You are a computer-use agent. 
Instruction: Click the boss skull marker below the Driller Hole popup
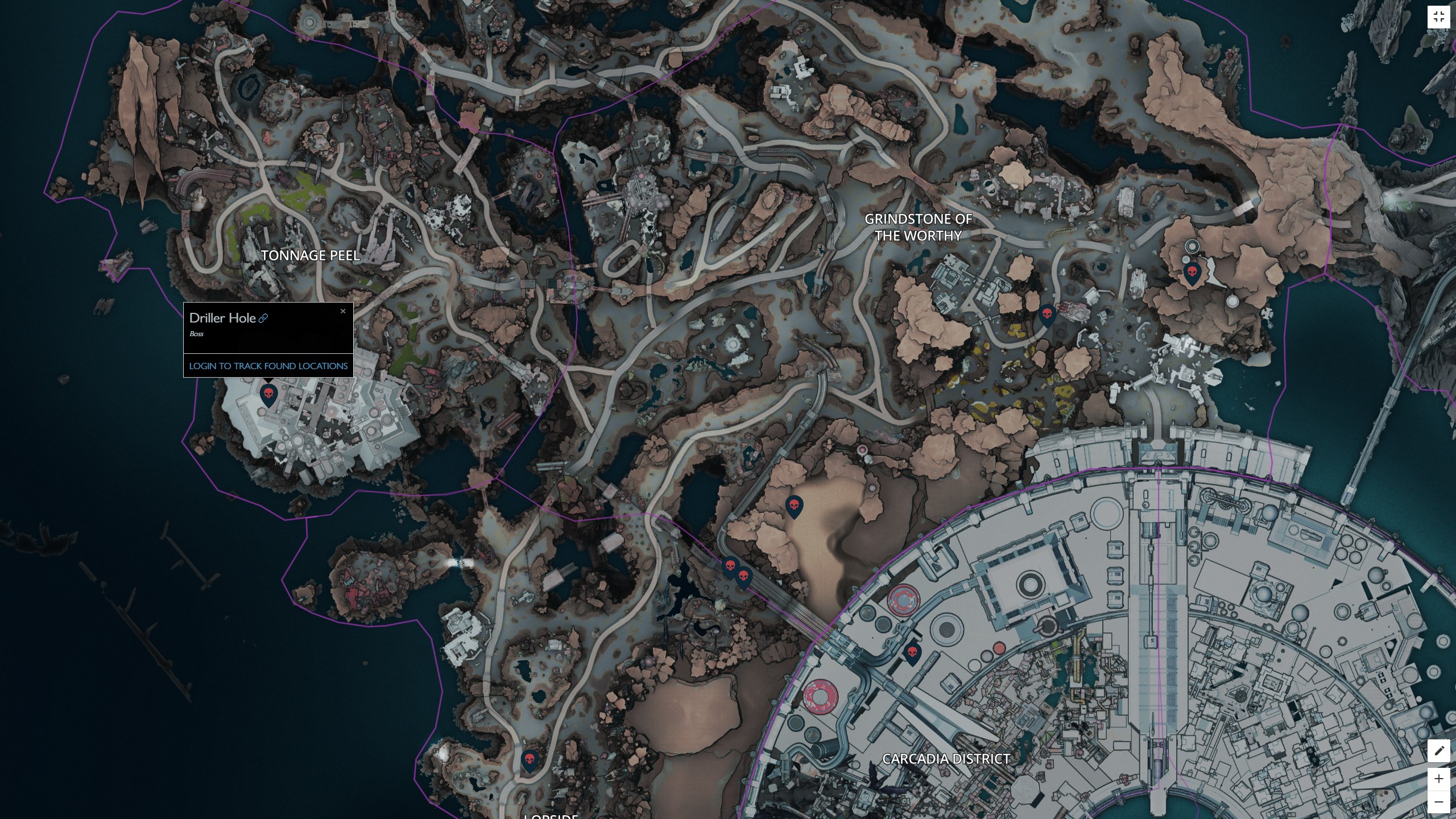[x=270, y=392]
